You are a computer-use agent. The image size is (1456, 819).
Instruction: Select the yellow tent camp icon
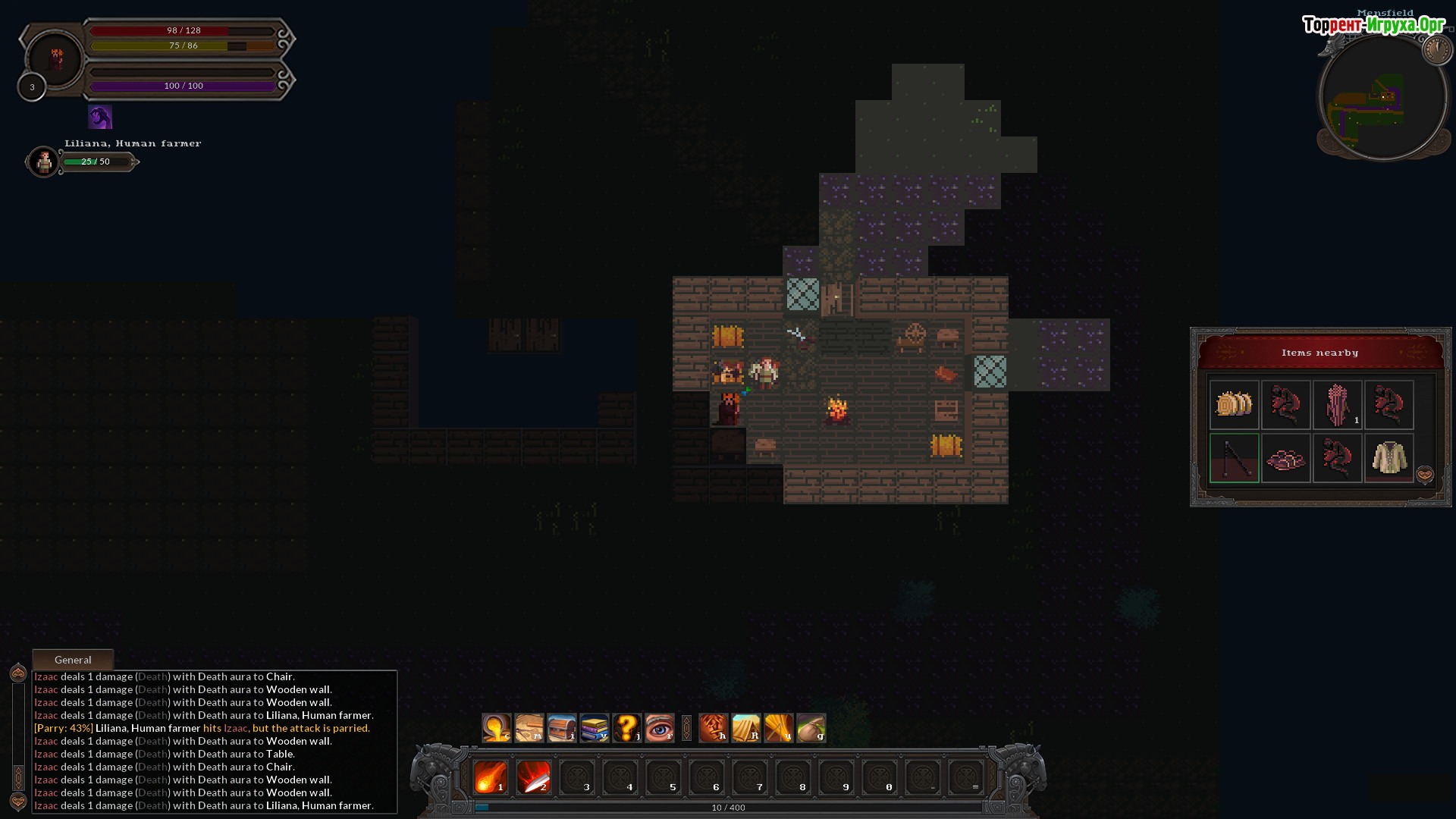tap(746, 728)
